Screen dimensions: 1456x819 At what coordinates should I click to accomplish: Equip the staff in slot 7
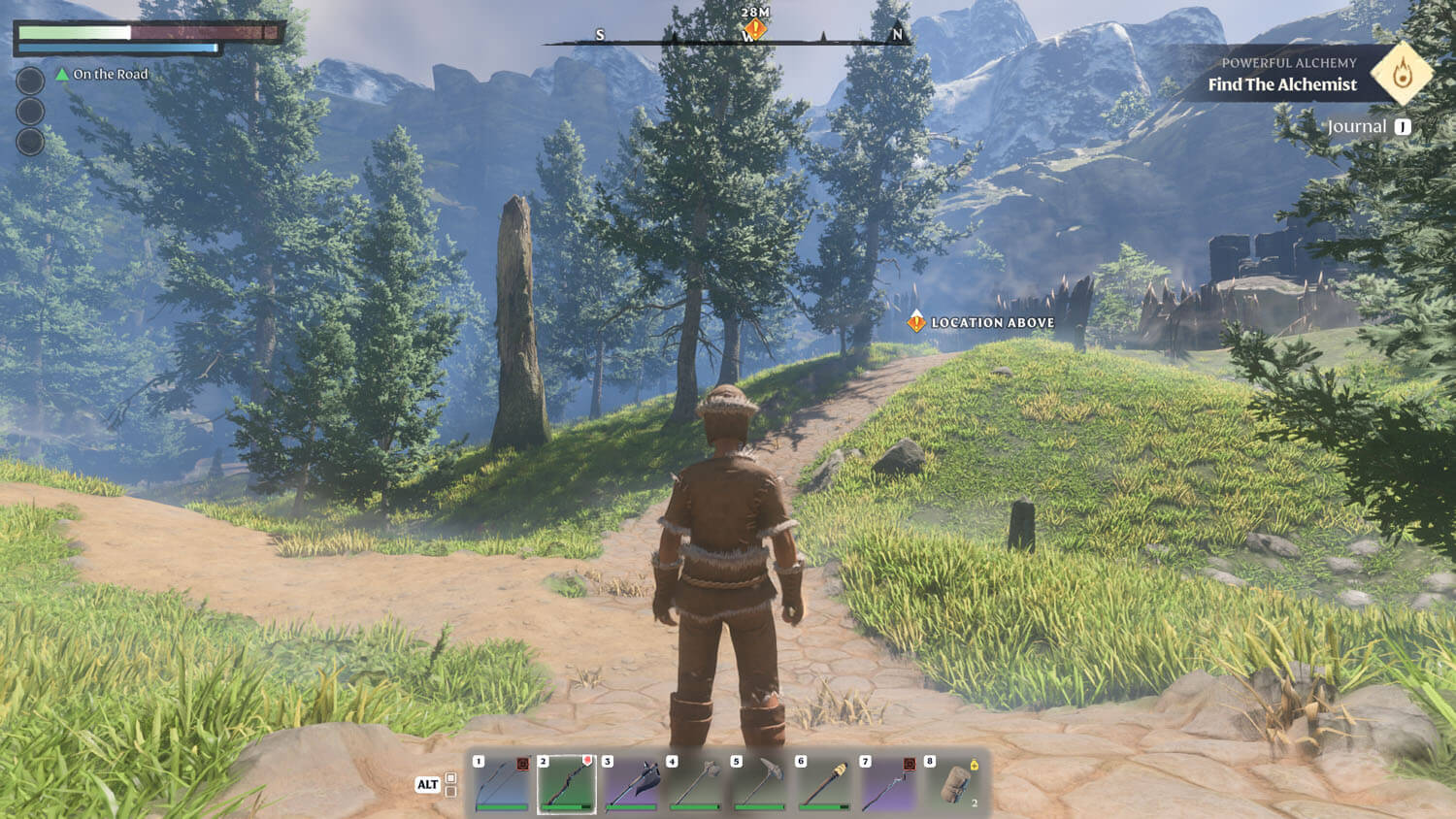(888, 782)
